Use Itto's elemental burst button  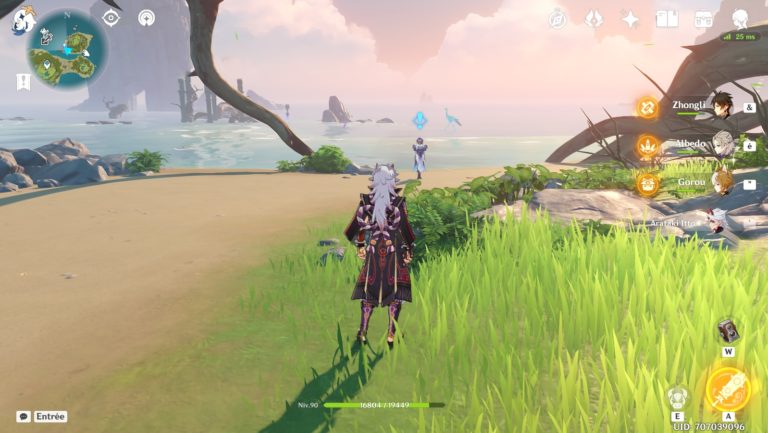pyautogui.click(x=728, y=388)
